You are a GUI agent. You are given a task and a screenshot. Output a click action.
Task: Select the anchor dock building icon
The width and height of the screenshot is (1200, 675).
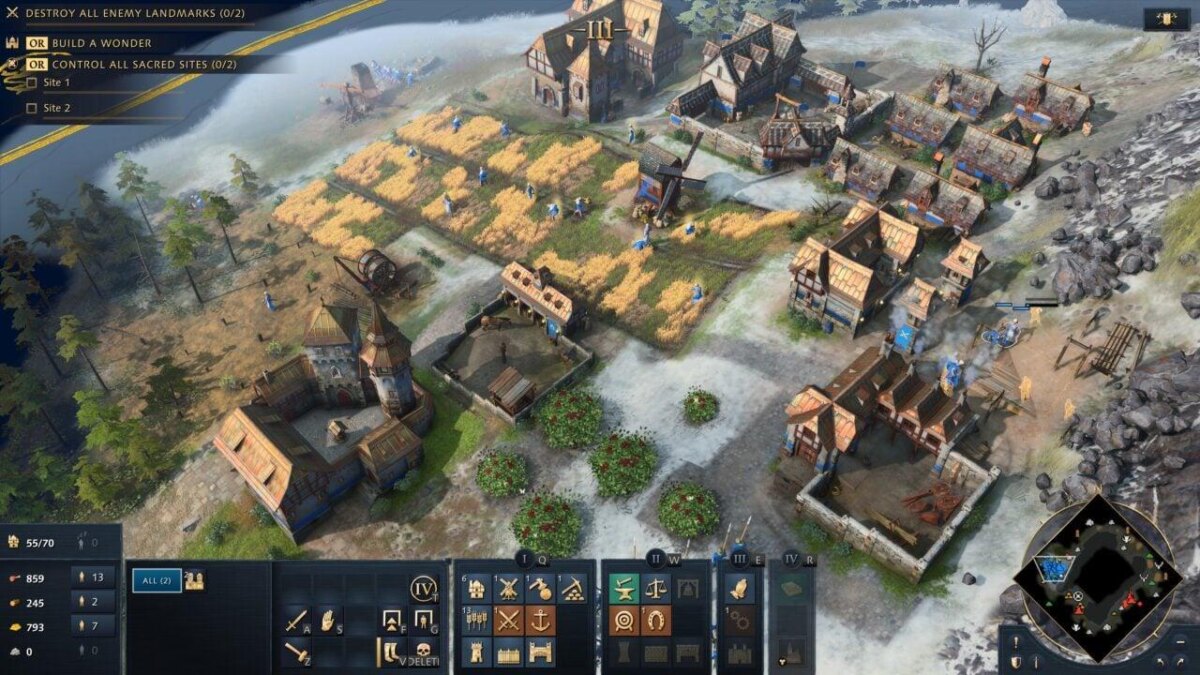540,621
